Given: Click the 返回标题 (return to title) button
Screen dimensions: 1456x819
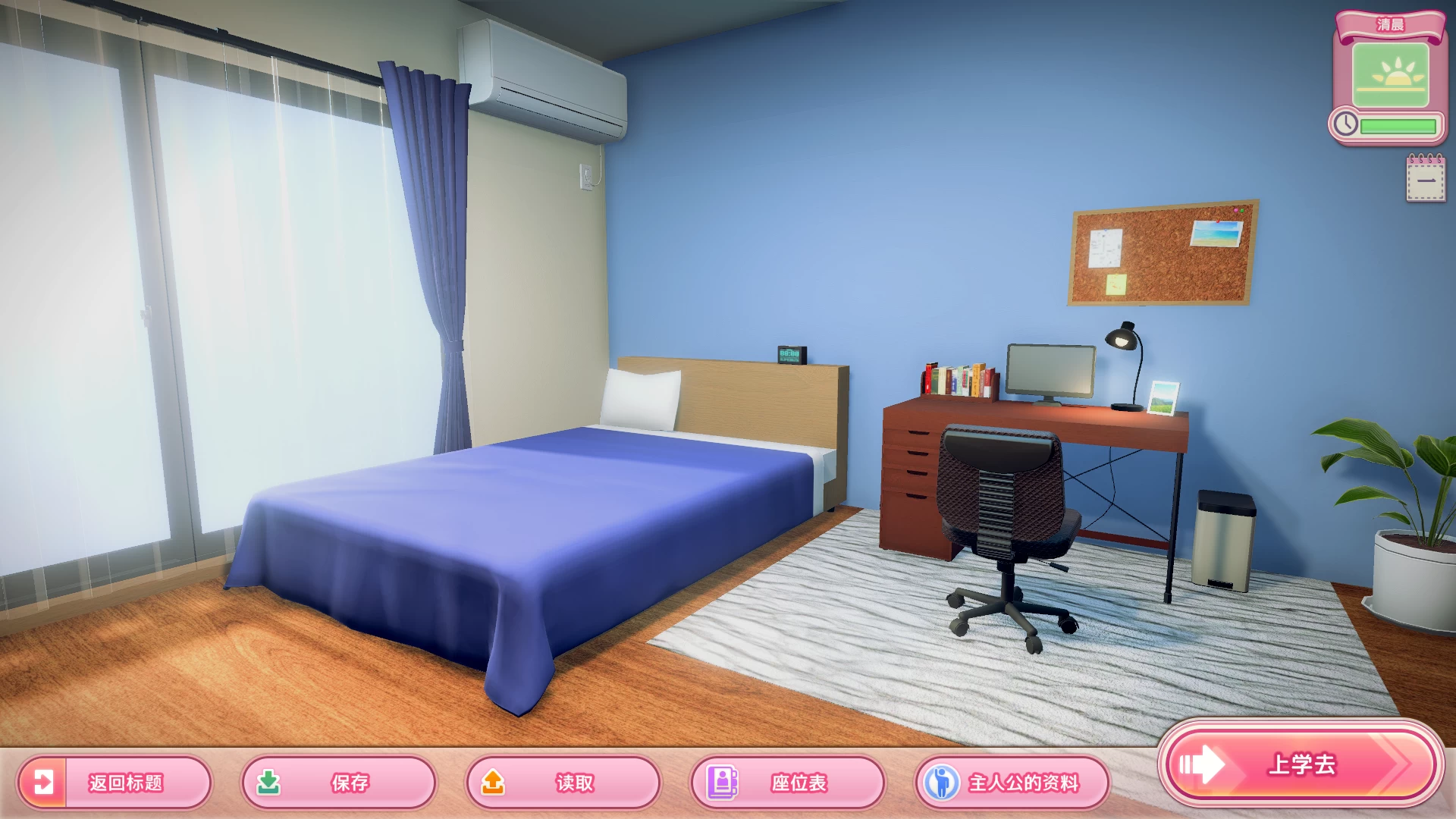Looking at the screenshot, I should pyautogui.click(x=114, y=782).
